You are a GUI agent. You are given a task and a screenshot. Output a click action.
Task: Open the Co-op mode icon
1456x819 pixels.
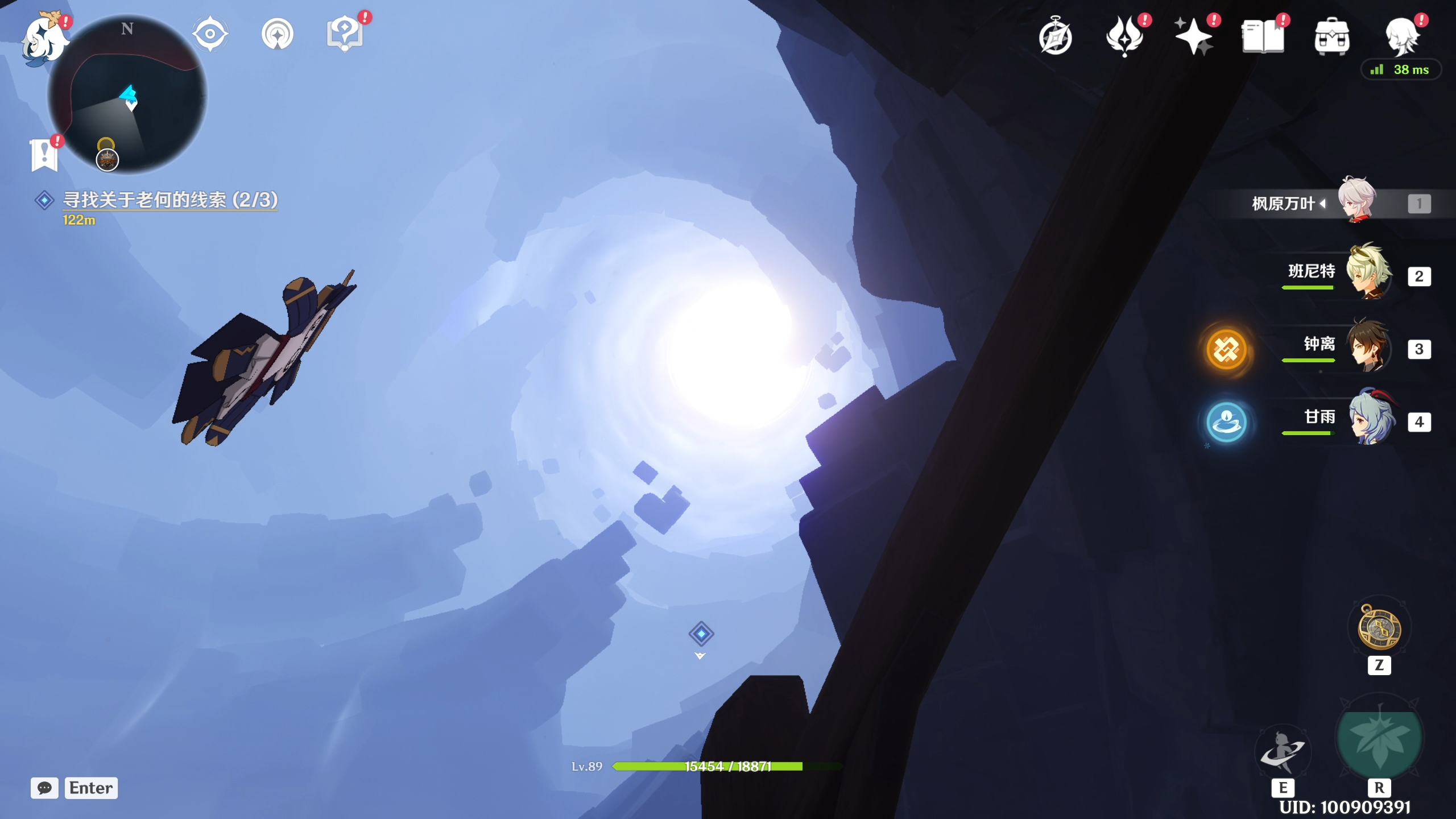pos(278,34)
